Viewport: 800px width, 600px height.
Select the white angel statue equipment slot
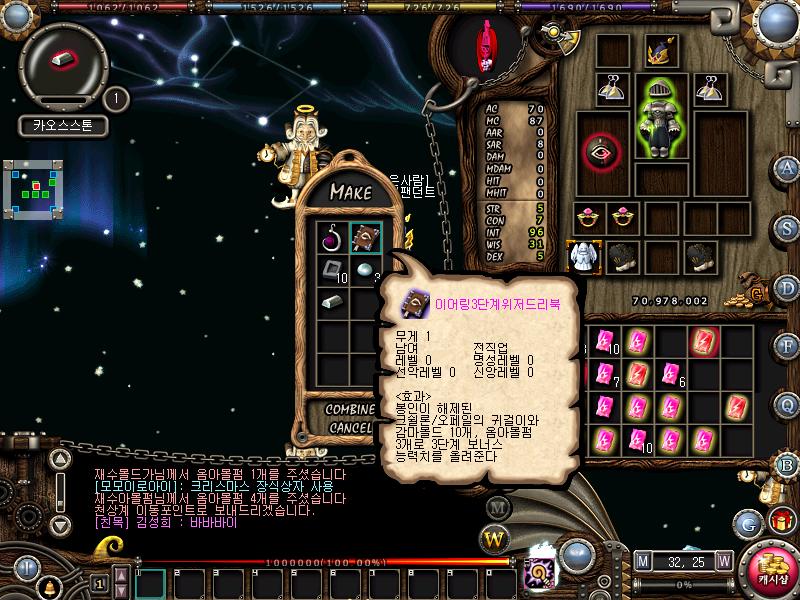tap(580, 256)
